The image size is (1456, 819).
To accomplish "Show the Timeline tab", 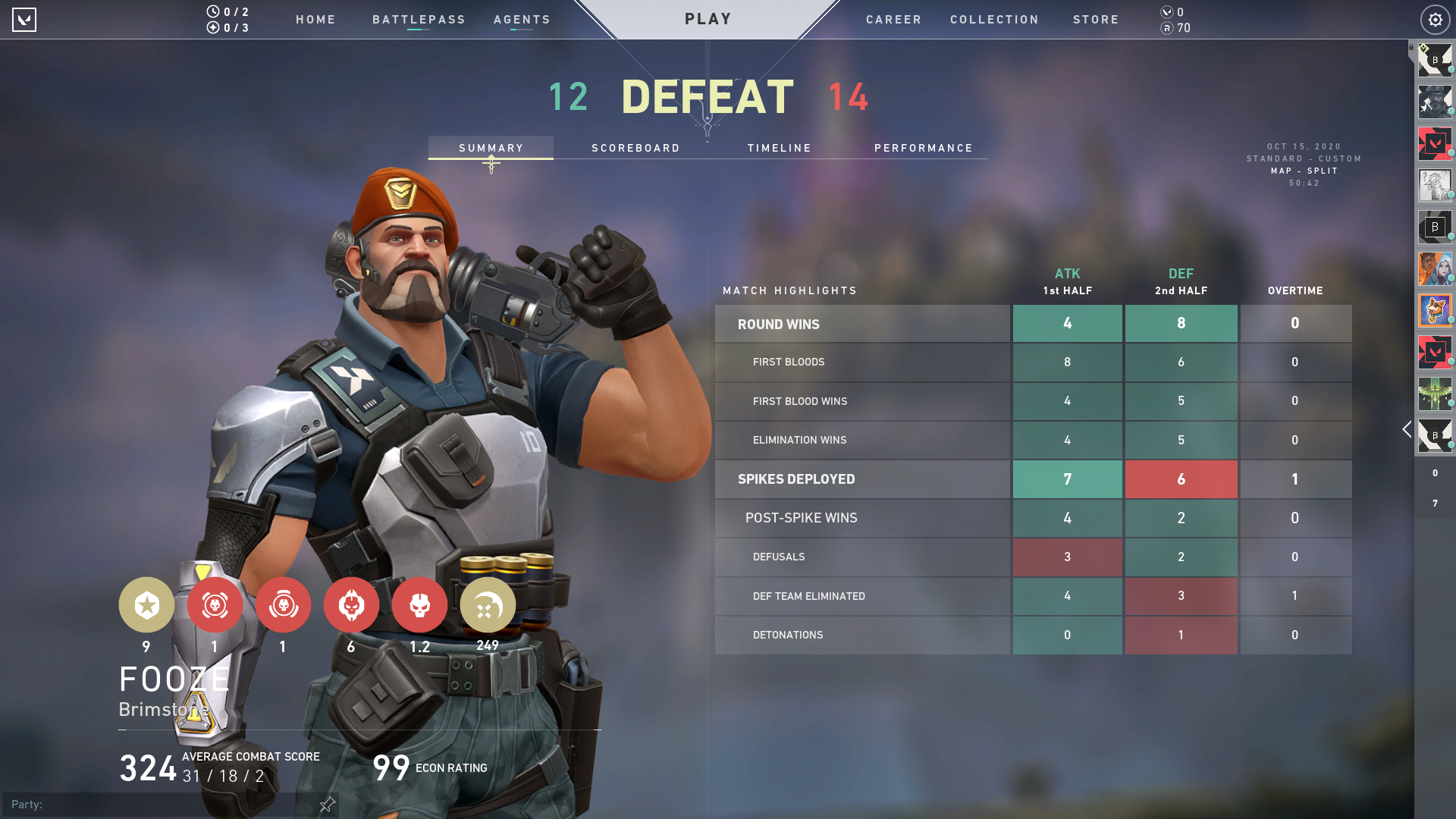I will (779, 148).
